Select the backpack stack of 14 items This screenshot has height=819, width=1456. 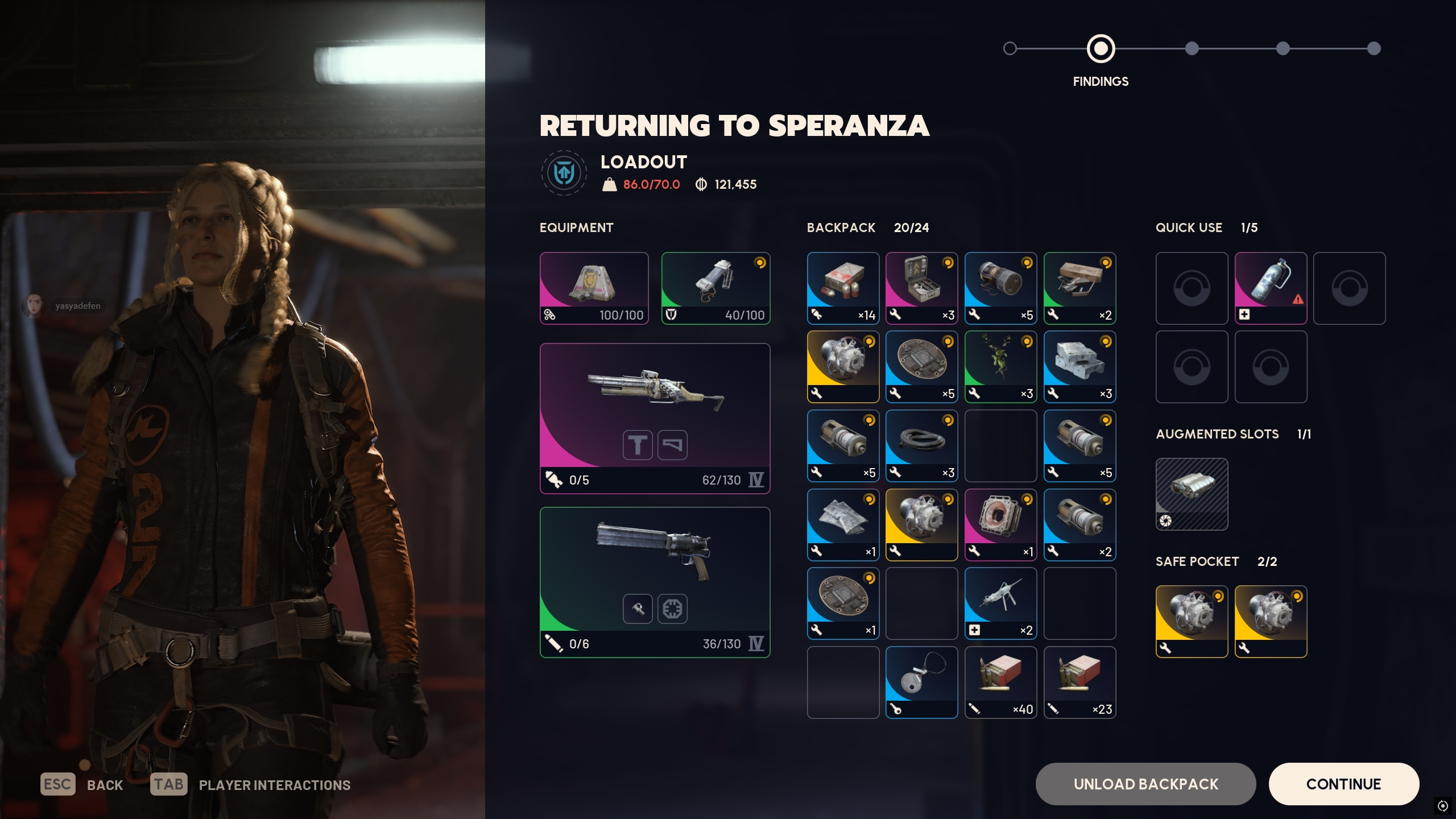pyautogui.click(x=843, y=288)
